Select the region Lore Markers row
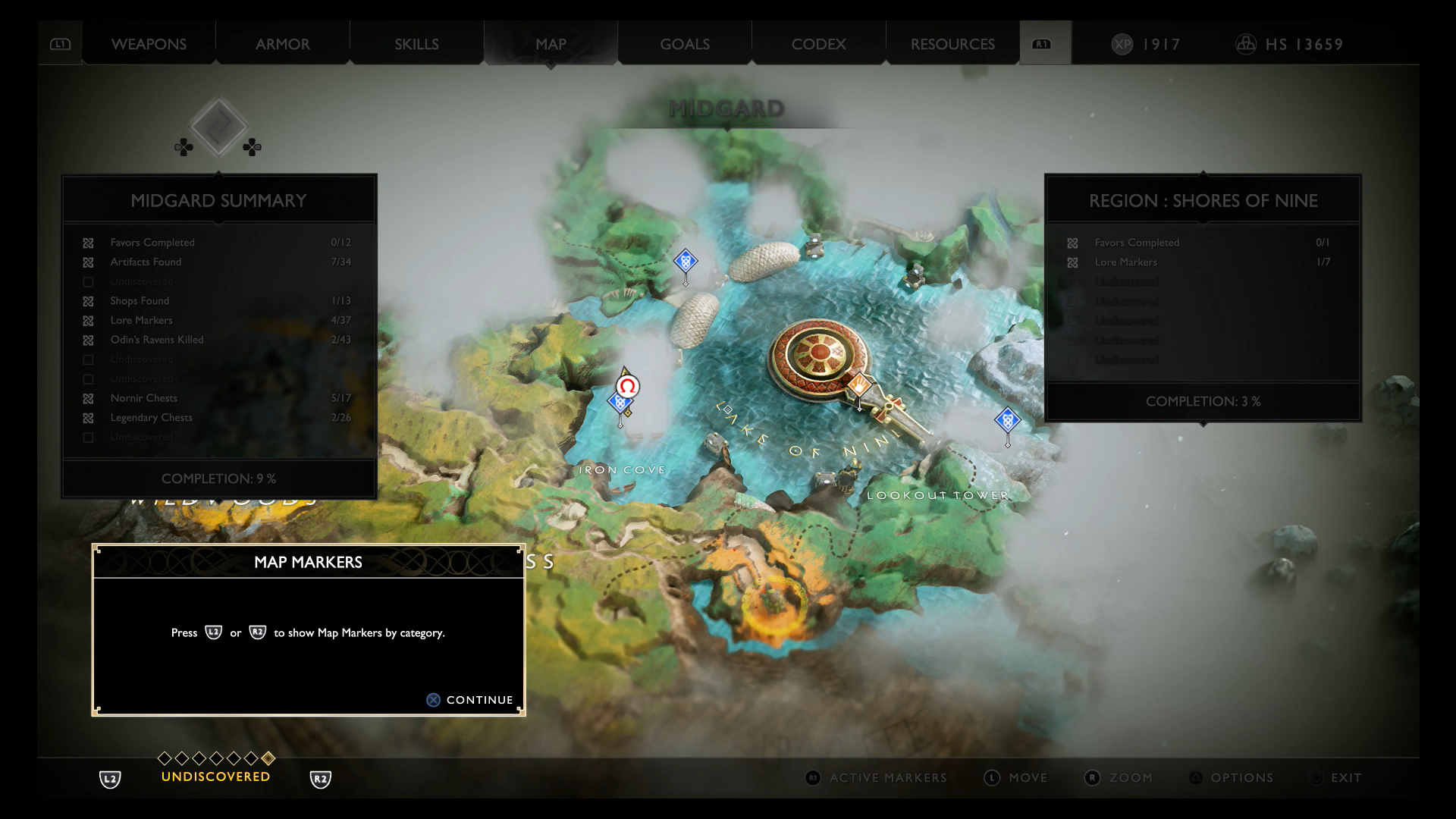Screen dimensions: 1456x819 click(1203, 262)
